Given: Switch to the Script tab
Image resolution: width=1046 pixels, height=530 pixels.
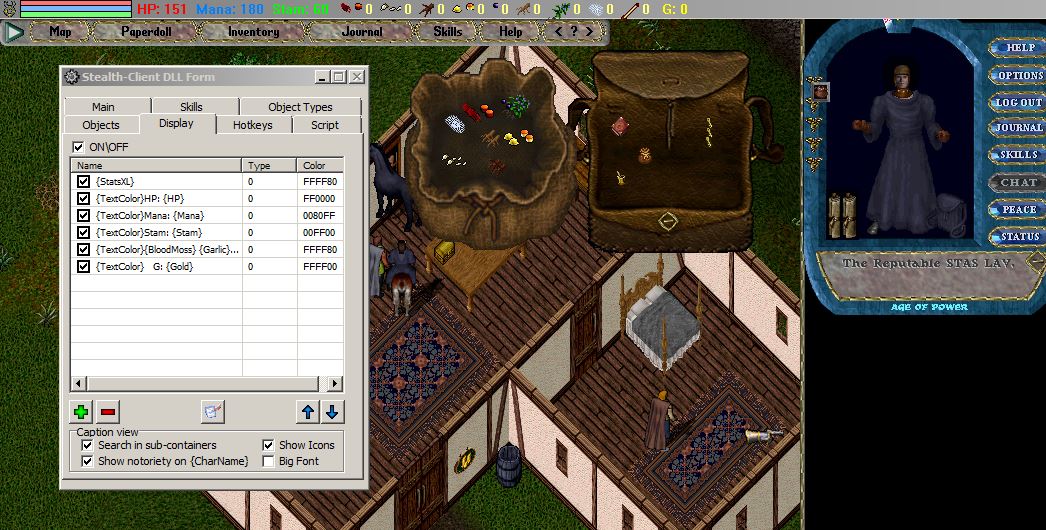Looking at the screenshot, I should tap(324, 125).
